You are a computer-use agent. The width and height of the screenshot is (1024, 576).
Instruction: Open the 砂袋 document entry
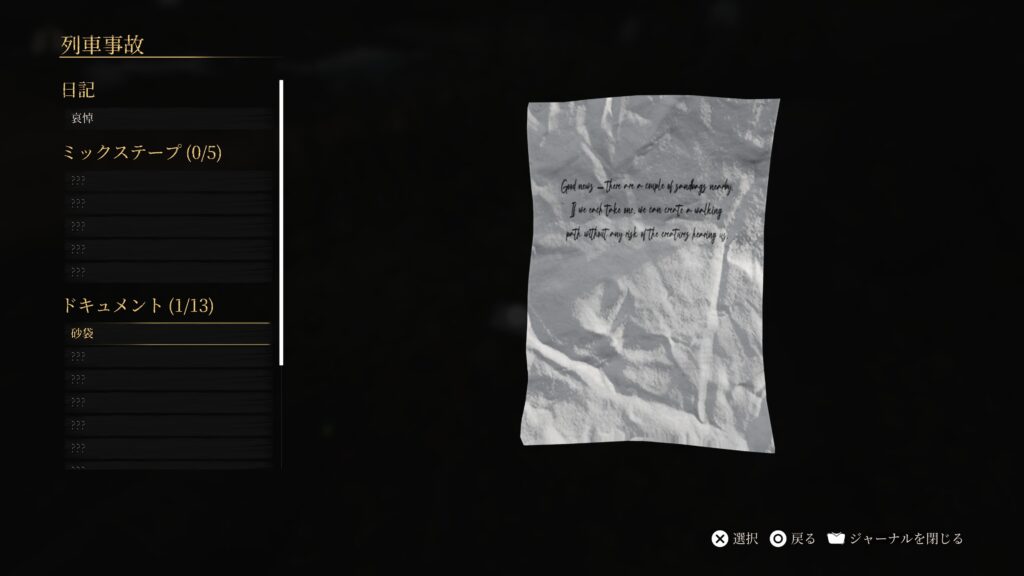tap(165, 333)
